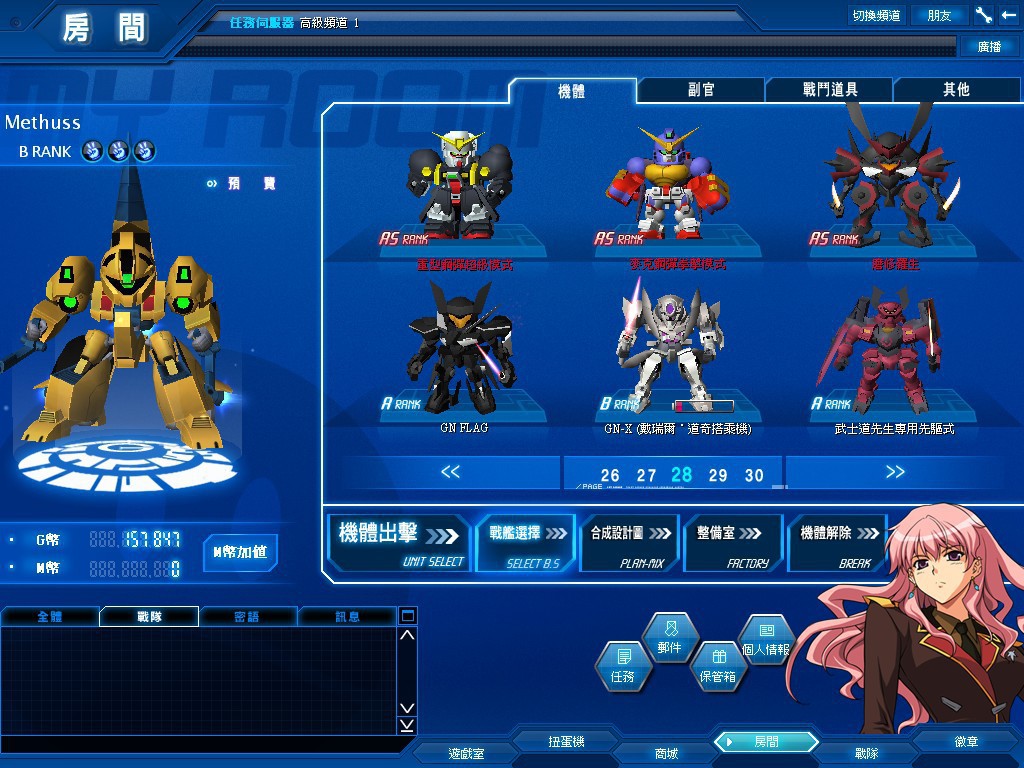
Task: Select the 其他 tab
Action: (956, 90)
